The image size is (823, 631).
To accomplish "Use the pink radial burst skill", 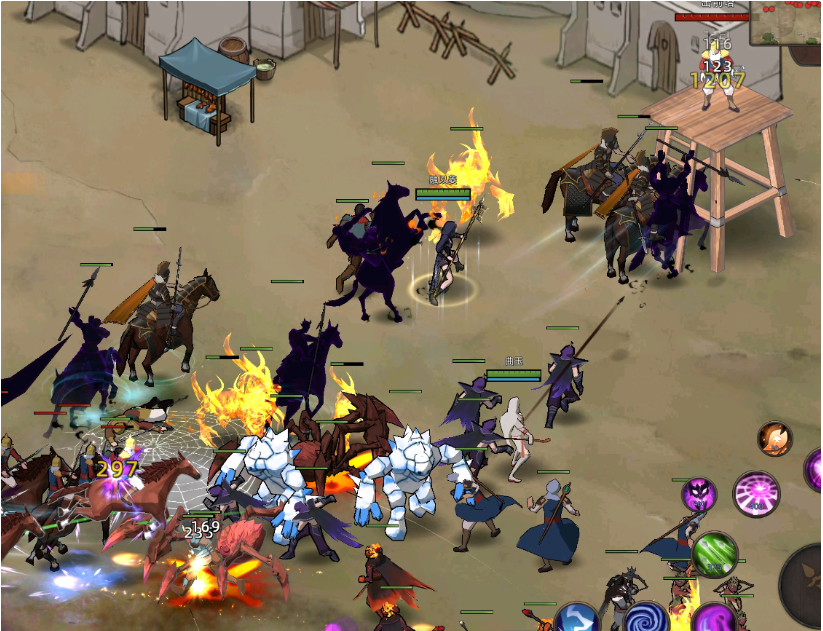I will click(757, 493).
